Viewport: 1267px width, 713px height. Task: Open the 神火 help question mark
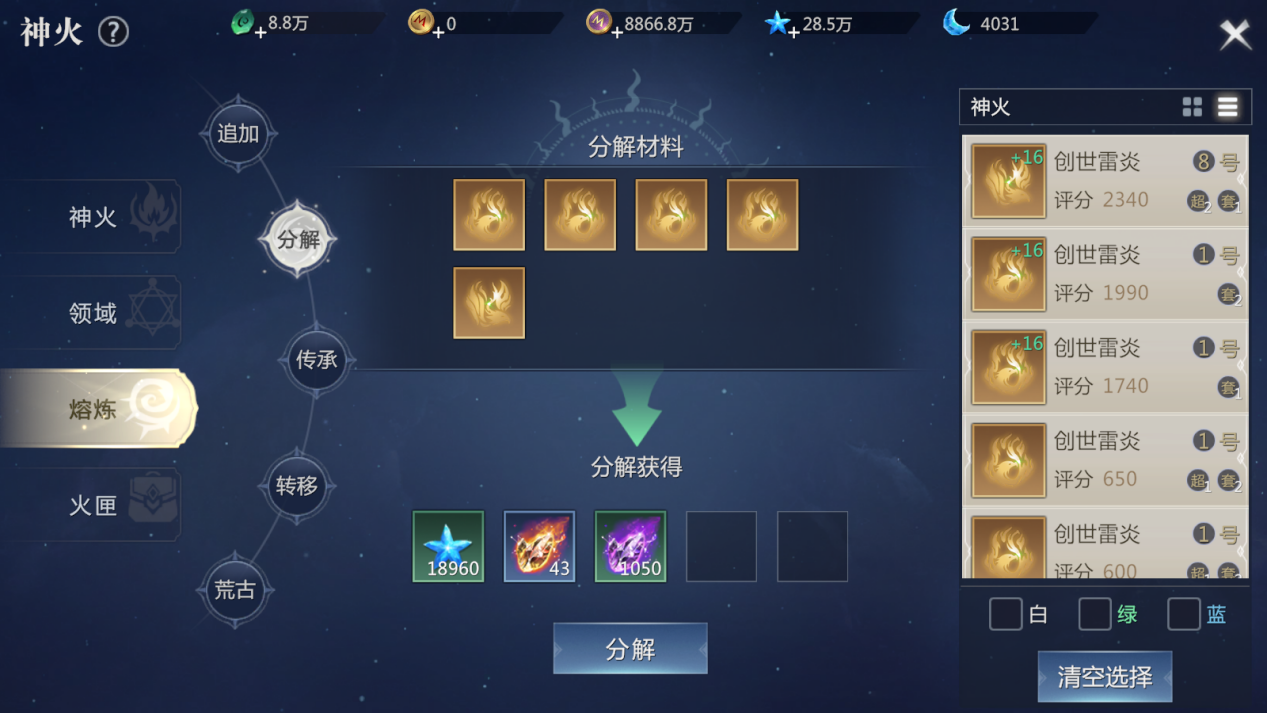[x=113, y=32]
